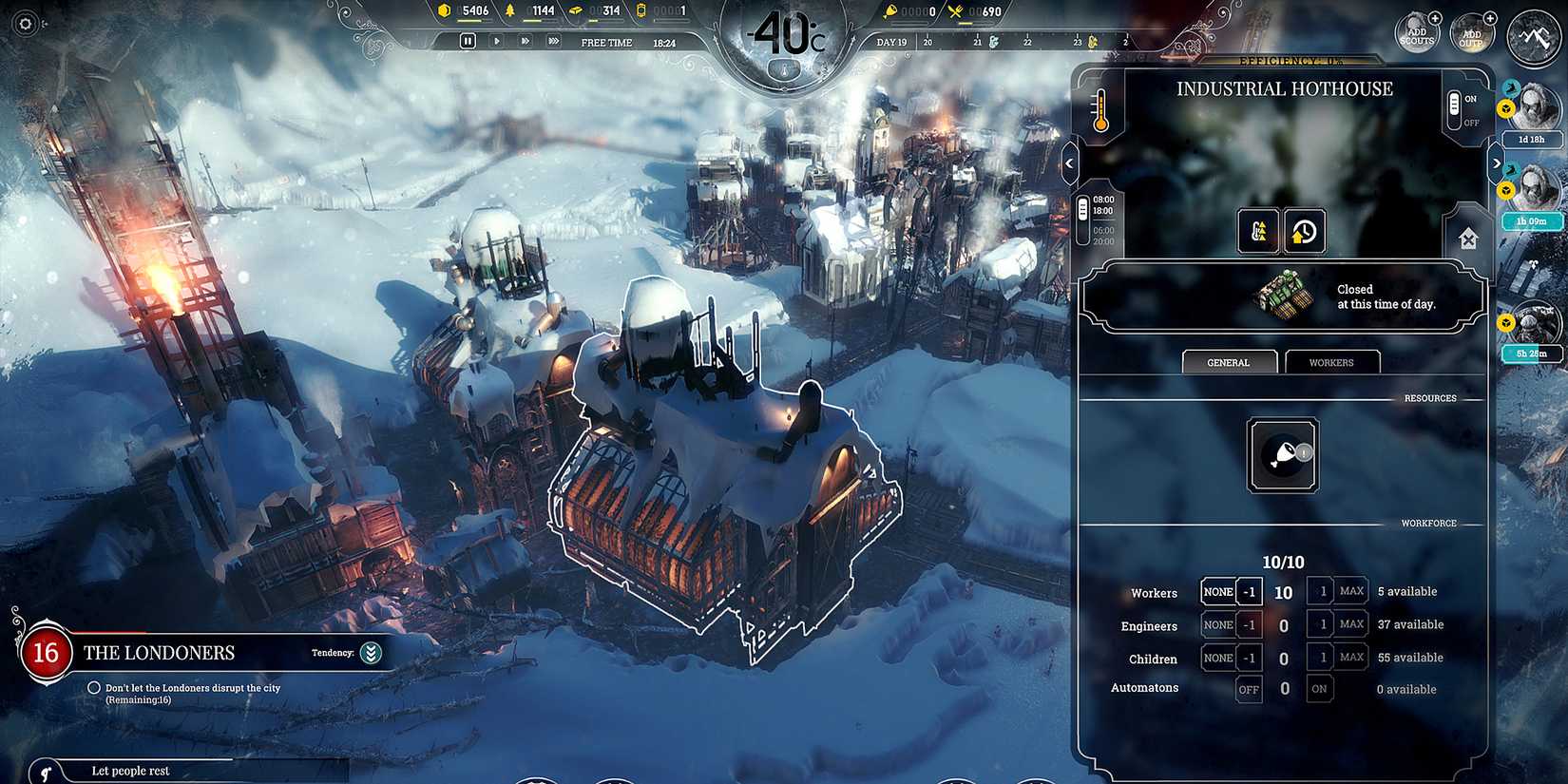Screen dimensions: 1568x784
Task: Mark the Londoners objective circle
Action: 94,687
